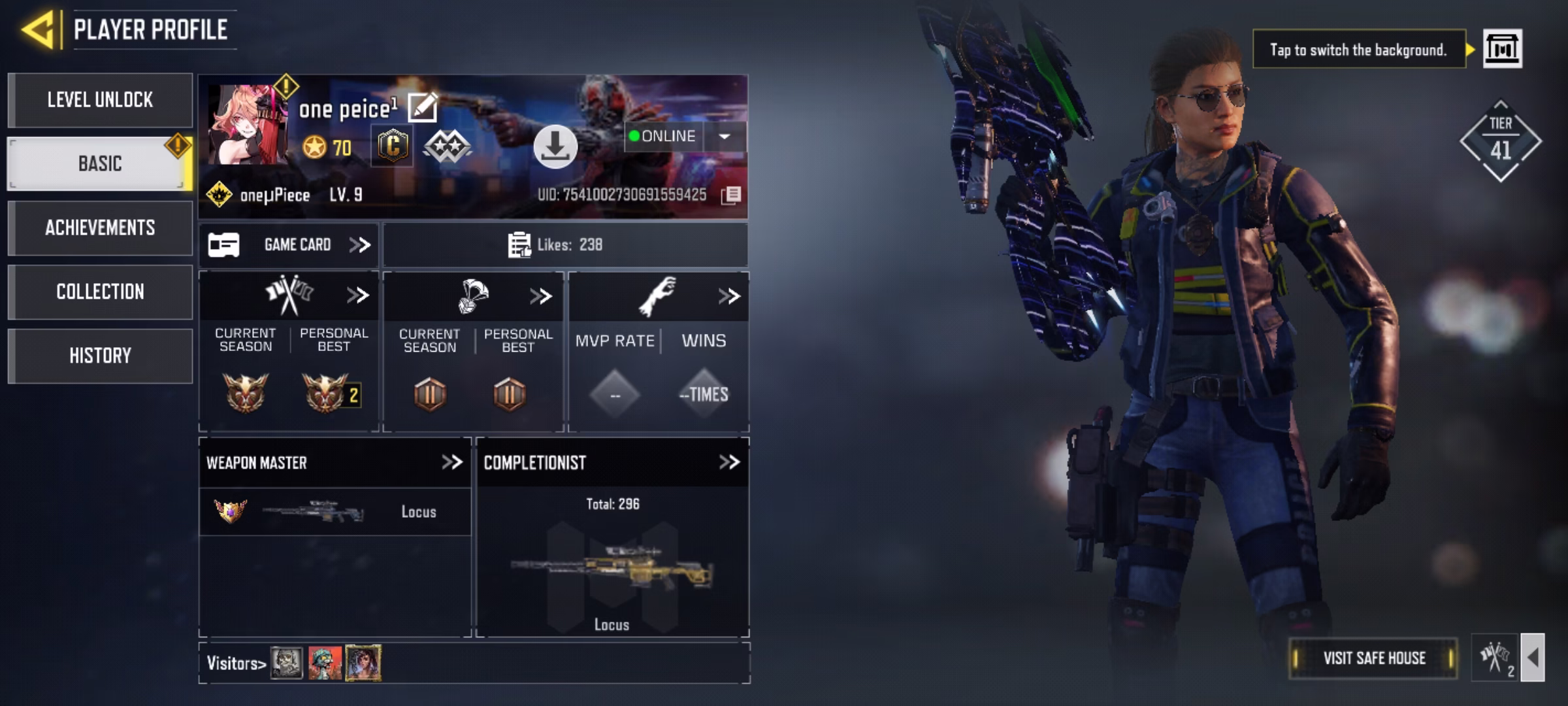Expand the Completionist section
The image size is (1568, 706).
(728, 463)
